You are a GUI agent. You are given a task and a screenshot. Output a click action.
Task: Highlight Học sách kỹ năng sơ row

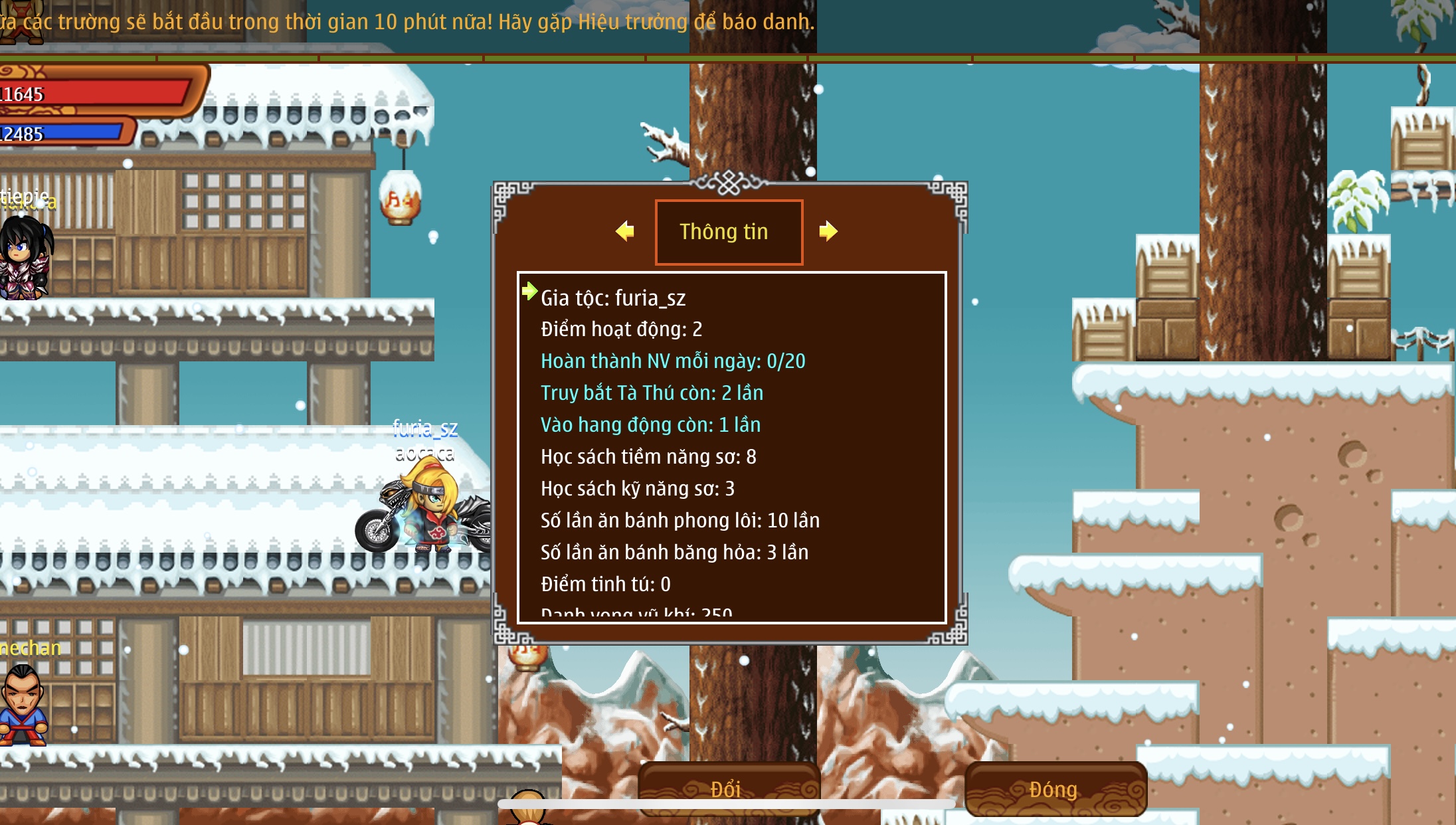tap(638, 489)
